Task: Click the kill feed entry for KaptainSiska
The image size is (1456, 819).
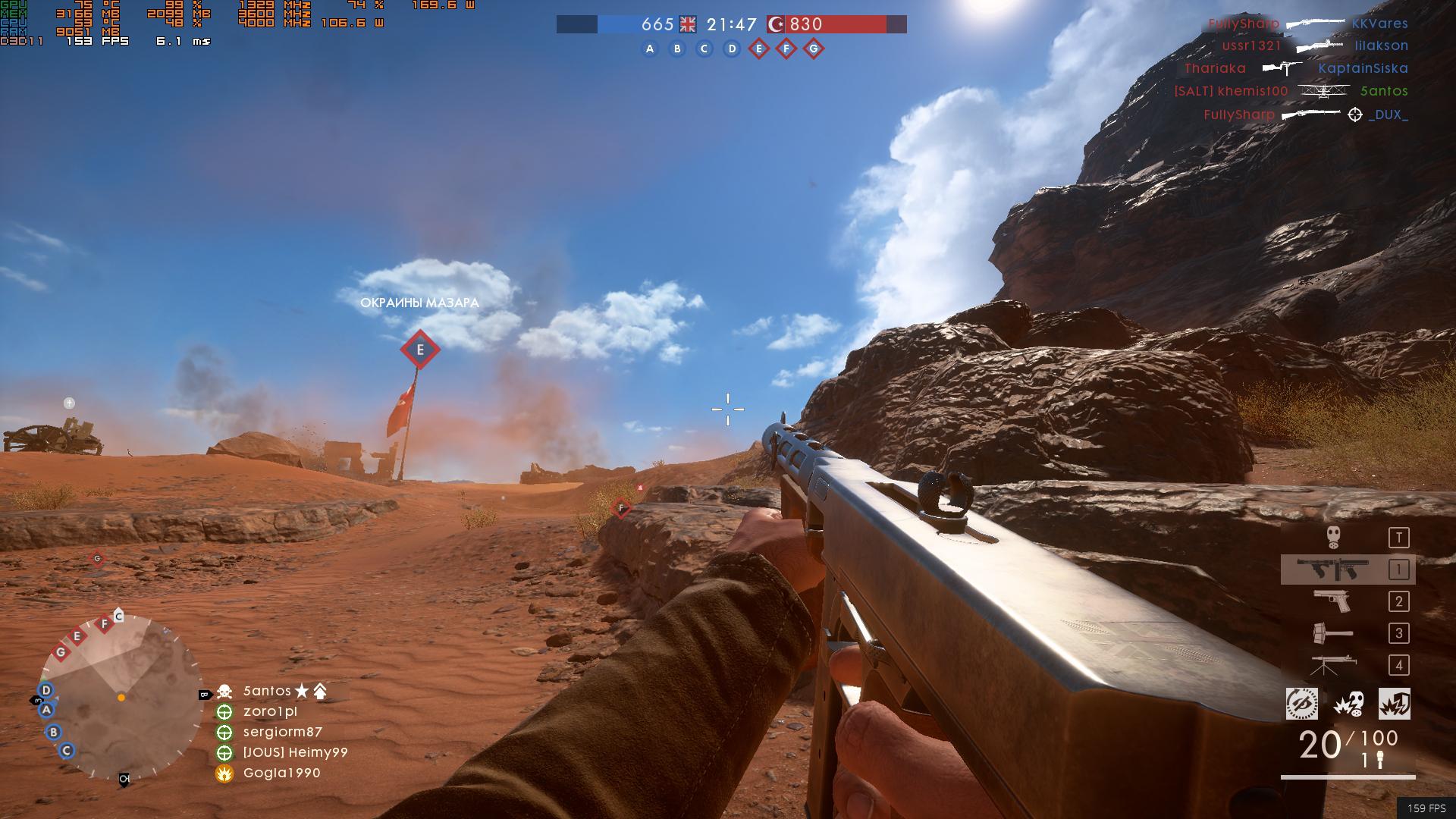Action: (x=1363, y=68)
